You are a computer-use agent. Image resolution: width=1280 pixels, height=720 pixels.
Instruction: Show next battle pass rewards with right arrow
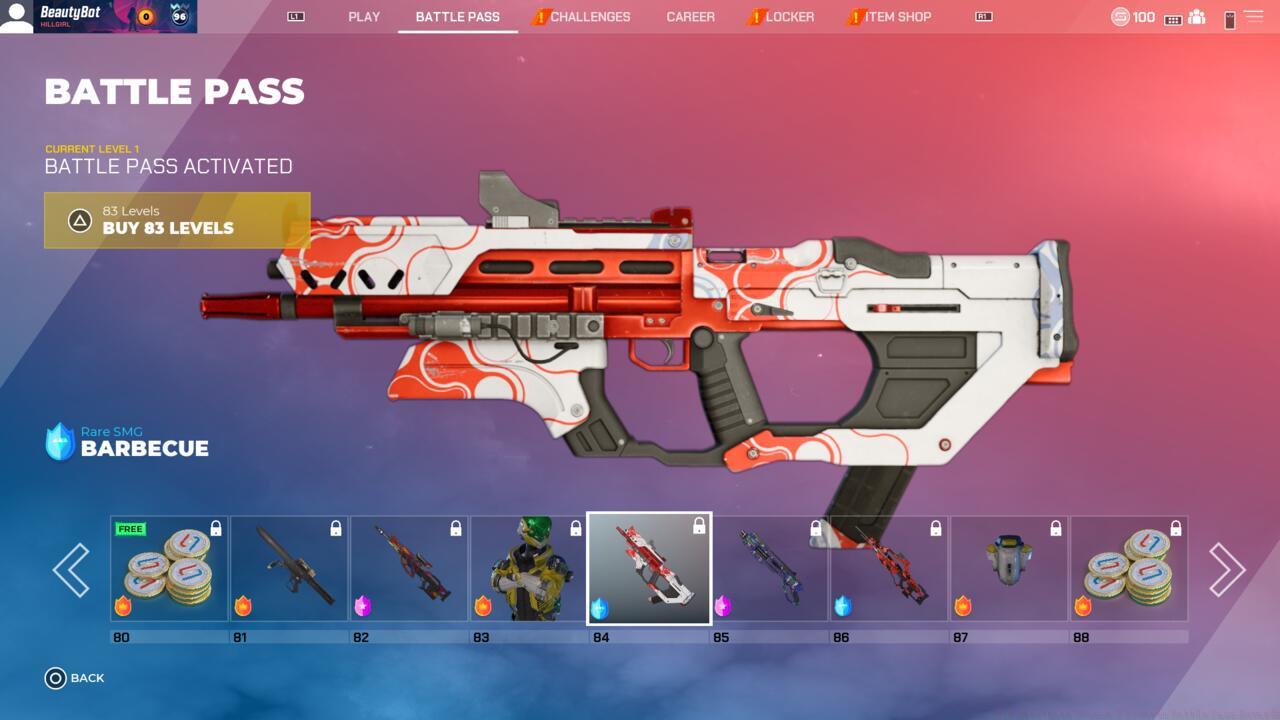point(1226,570)
